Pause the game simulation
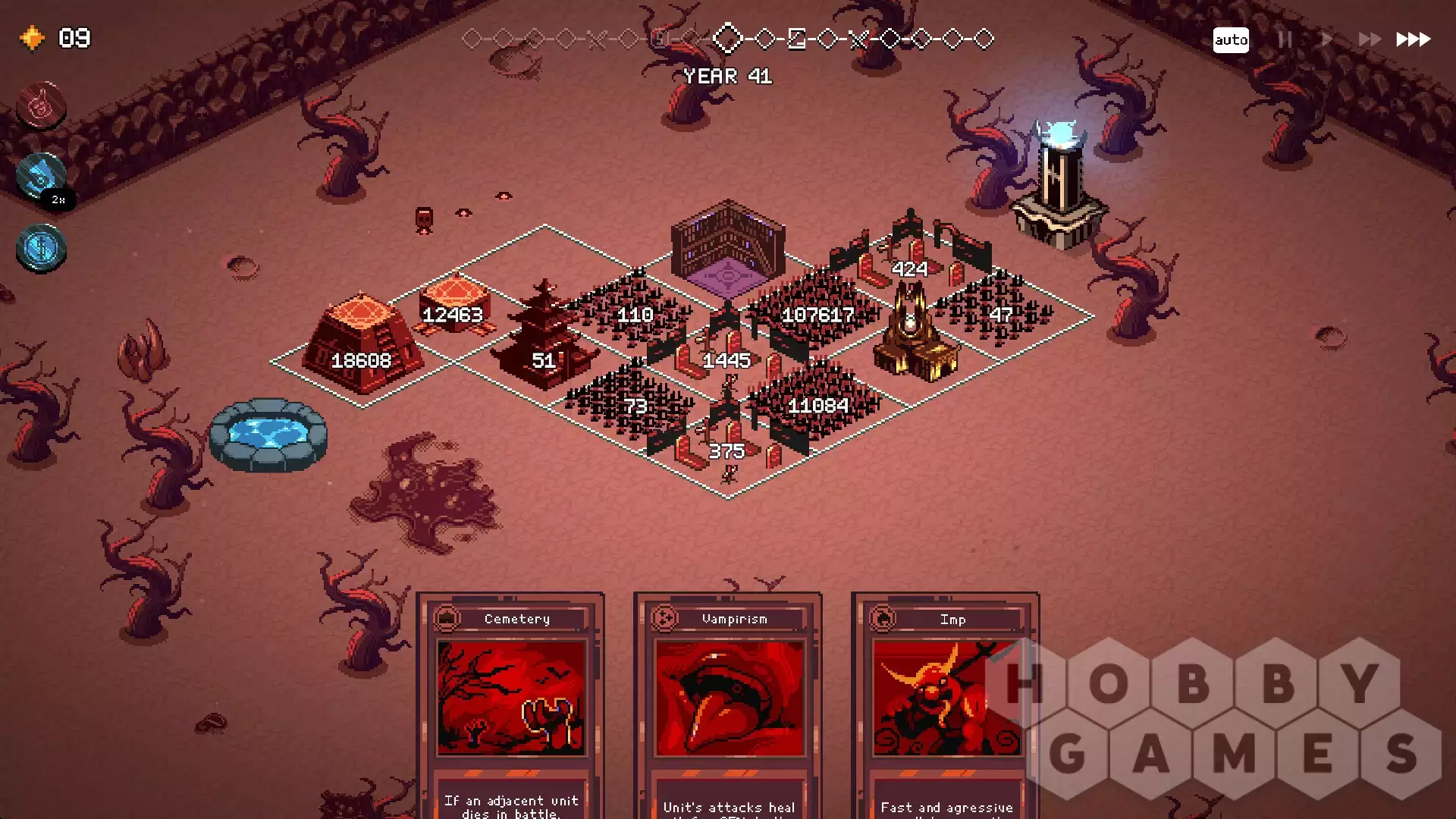1456x819 pixels. (x=1285, y=39)
